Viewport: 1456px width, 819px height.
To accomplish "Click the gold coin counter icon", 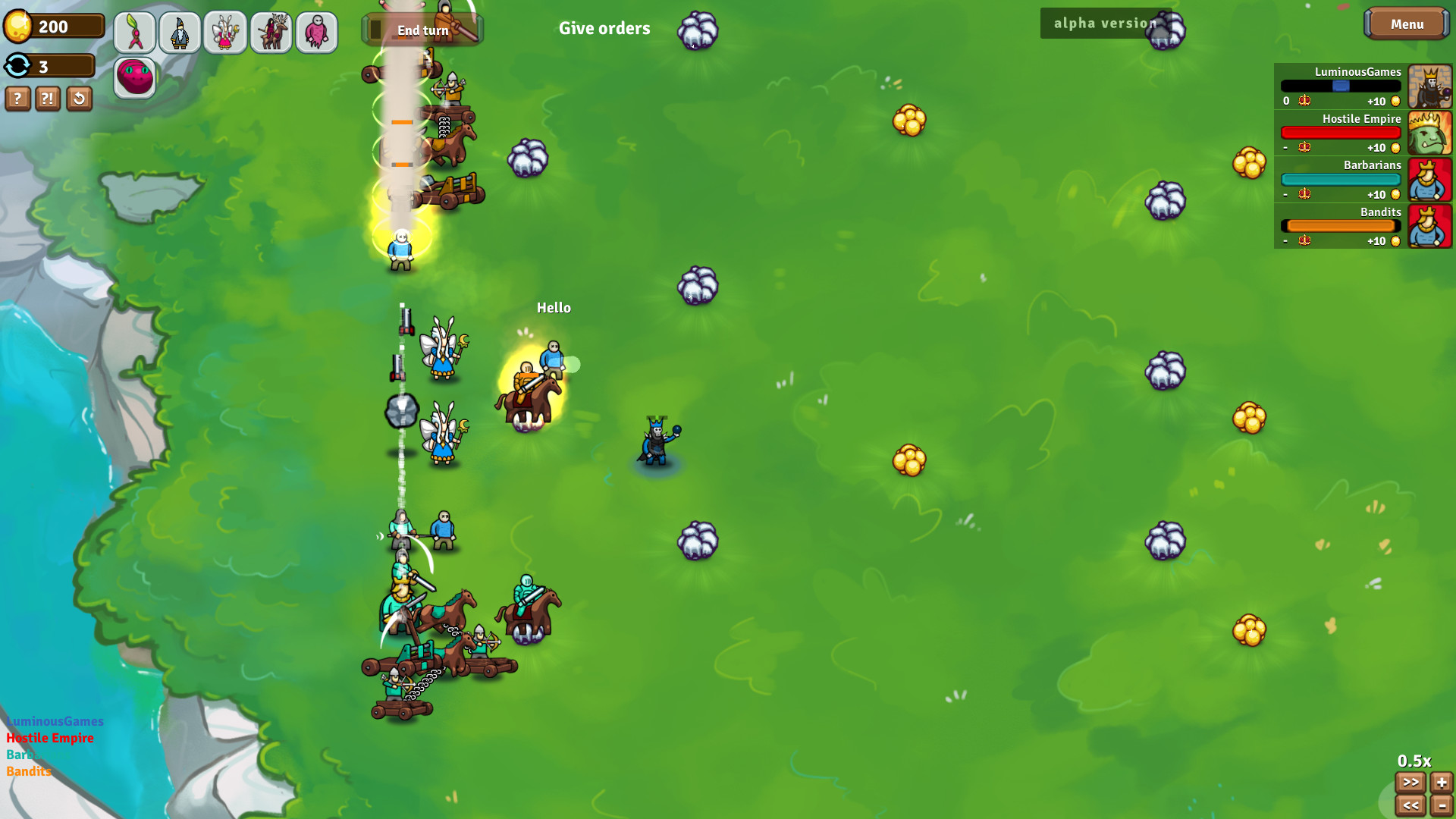I will tap(19, 25).
